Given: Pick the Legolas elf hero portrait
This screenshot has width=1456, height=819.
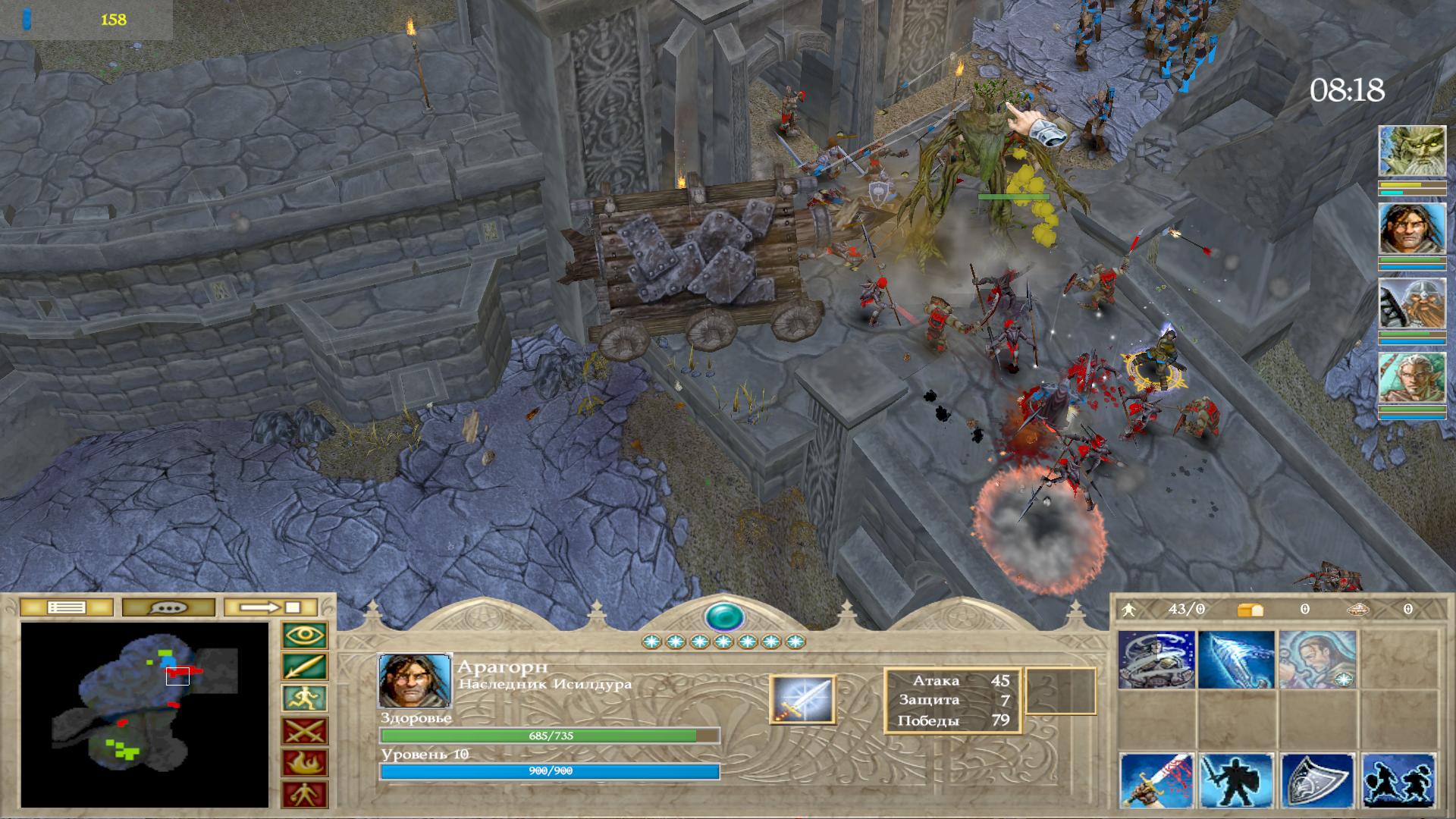Looking at the screenshot, I should [x=1411, y=378].
